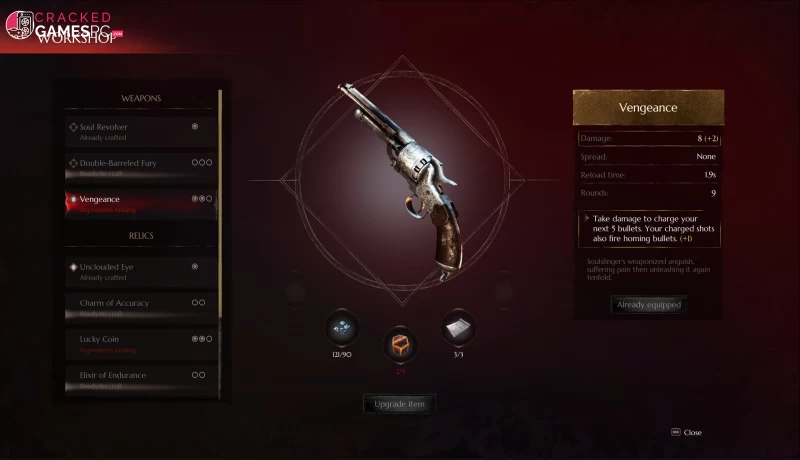Click the blue crystal currency icon
The width and height of the screenshot is (800, 460).
pos(341,326)
